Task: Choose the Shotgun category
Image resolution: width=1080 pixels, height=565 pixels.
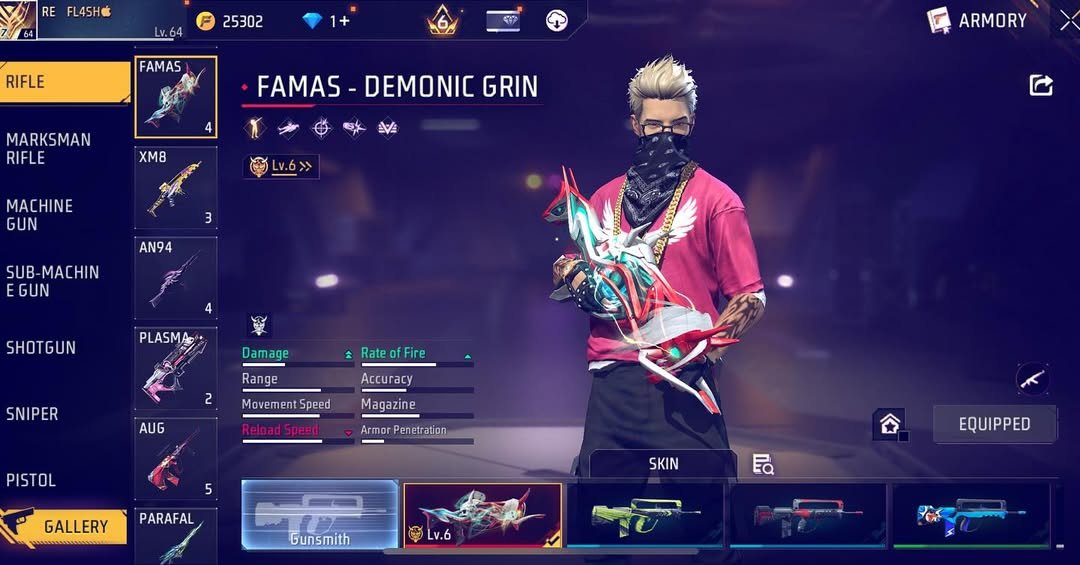Action: 41,348
